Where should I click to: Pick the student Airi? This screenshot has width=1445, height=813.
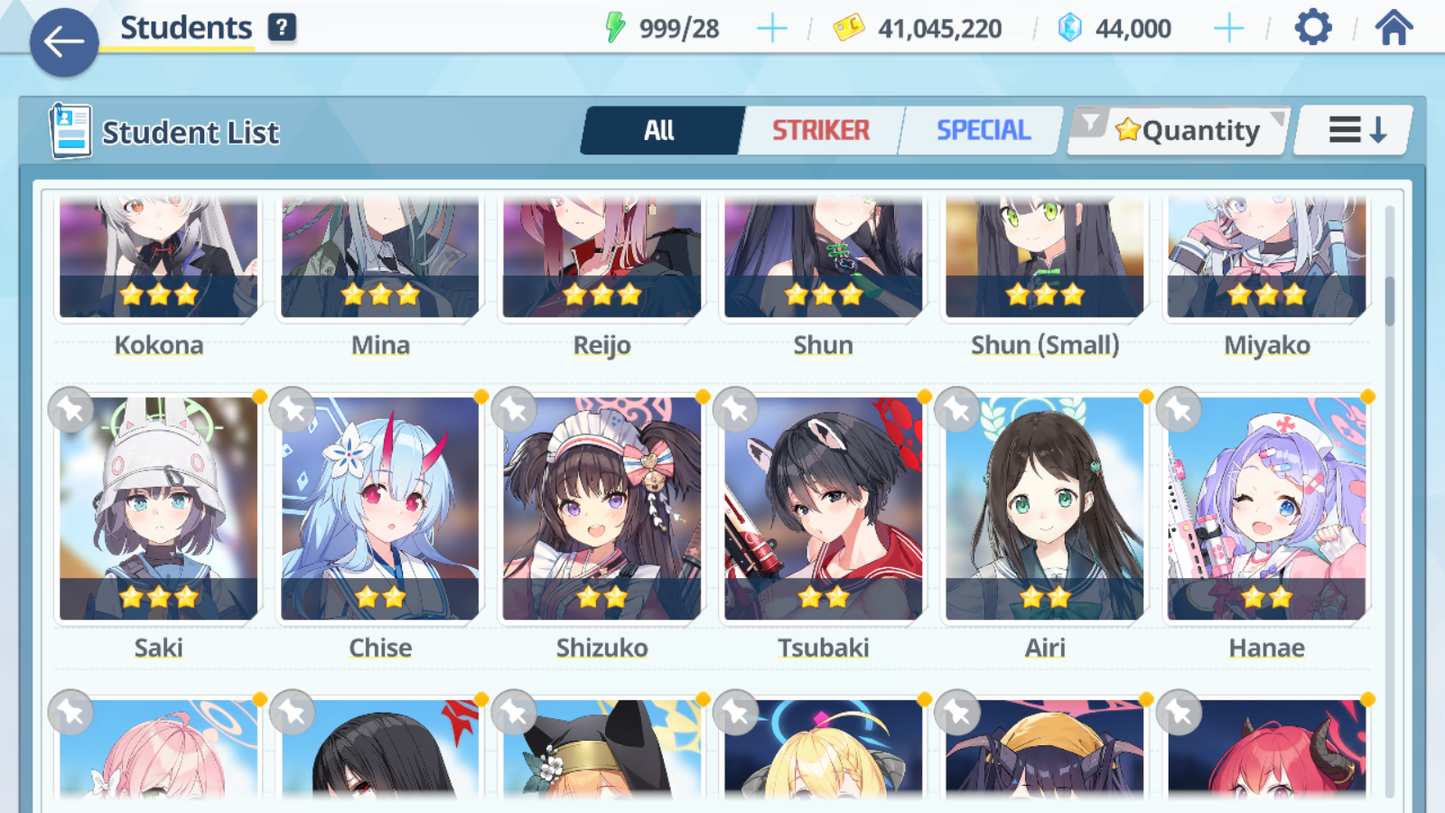1045,508
